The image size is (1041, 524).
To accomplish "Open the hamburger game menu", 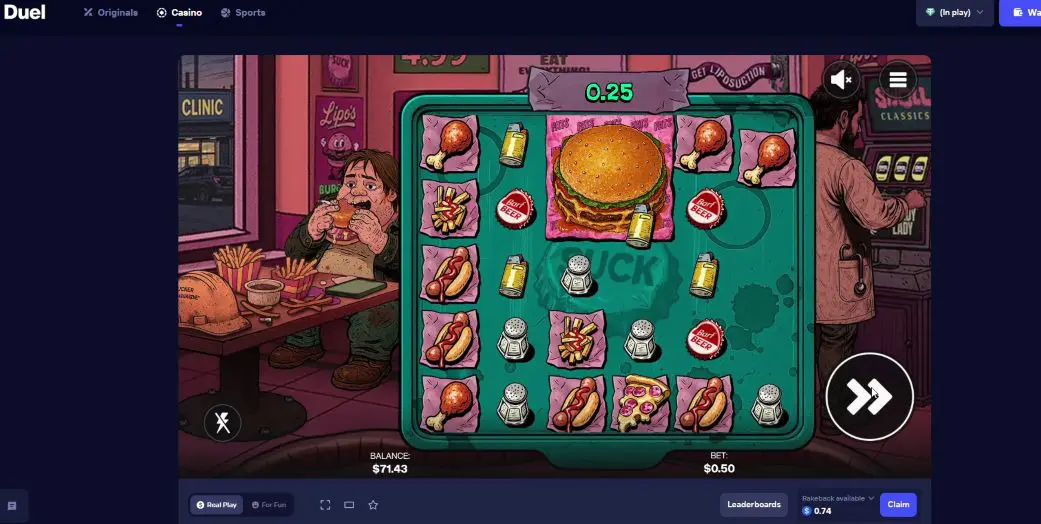I will pyautogui.click(x=897, y=79).
